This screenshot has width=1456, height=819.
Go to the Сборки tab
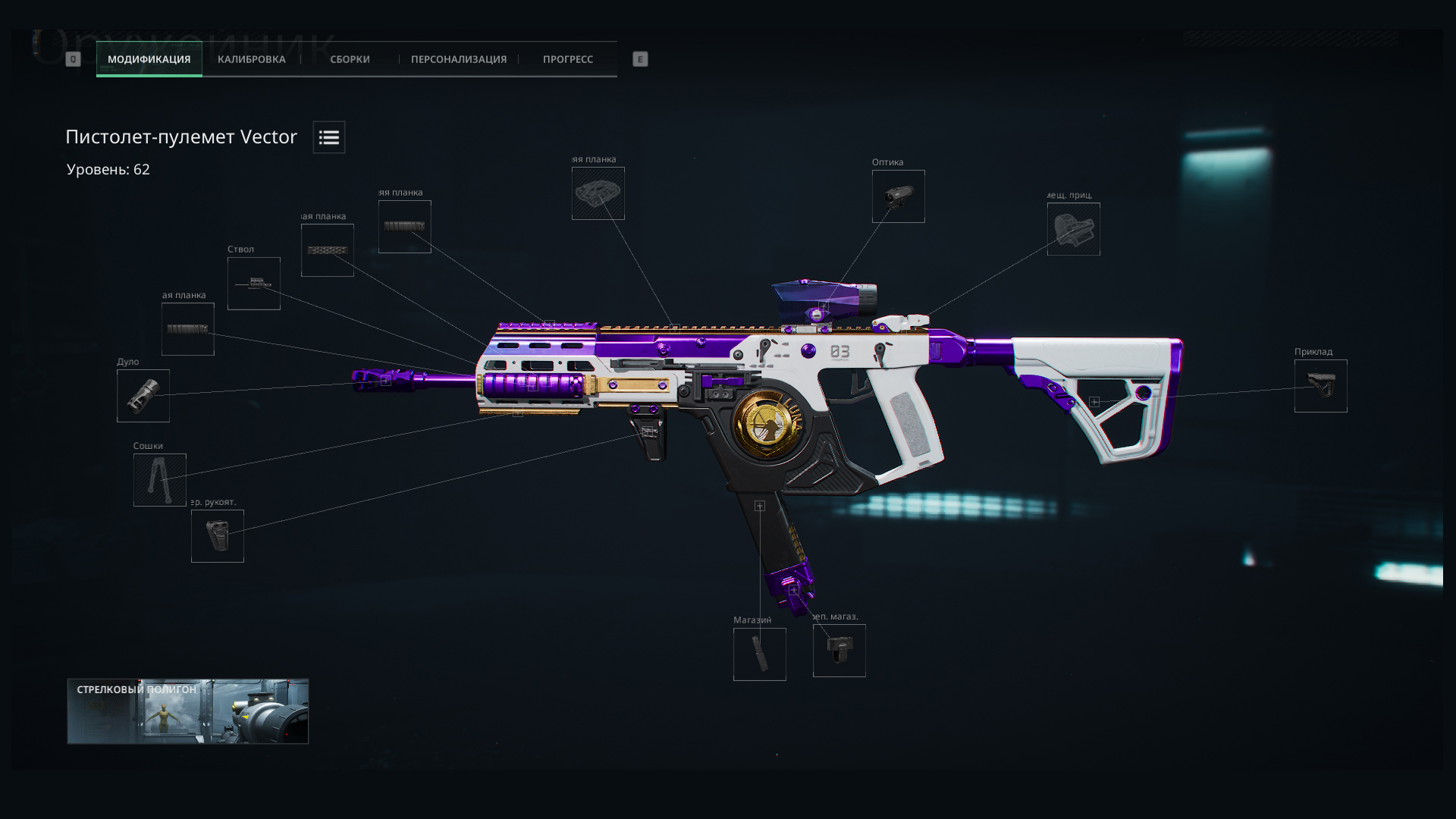350,59
